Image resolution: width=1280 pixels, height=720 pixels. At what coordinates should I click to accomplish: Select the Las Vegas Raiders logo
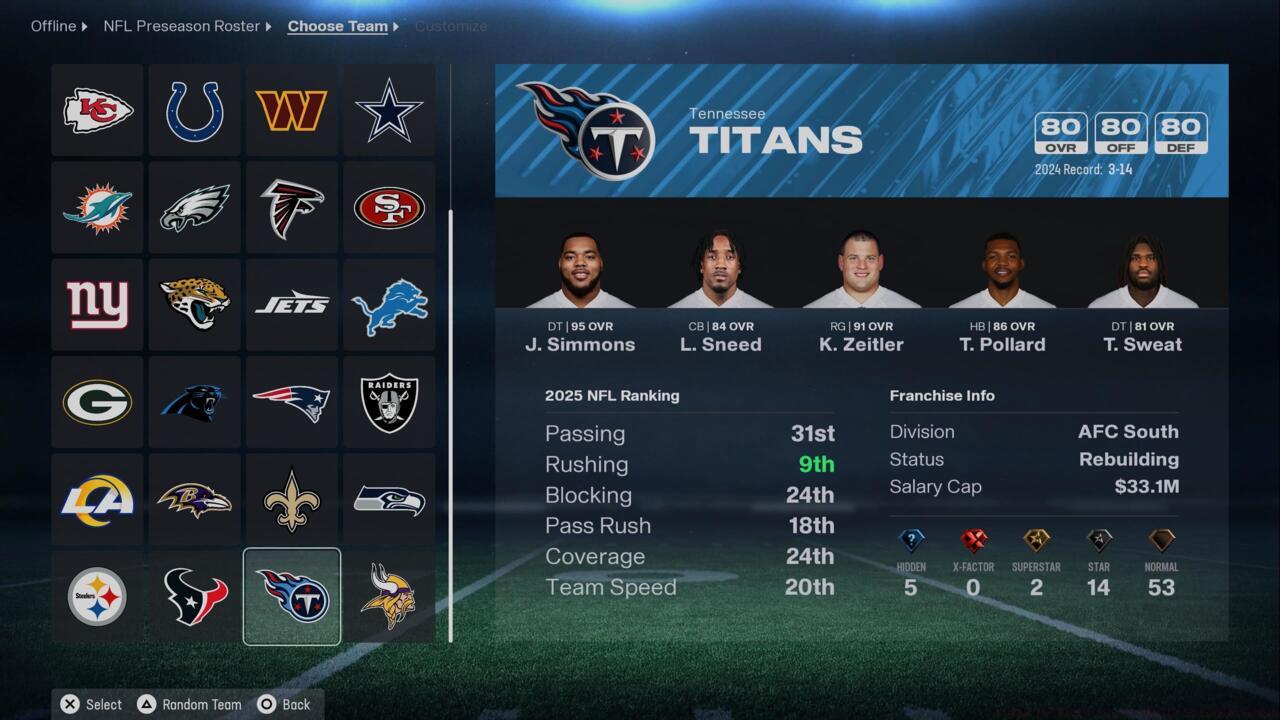(388, 402)
